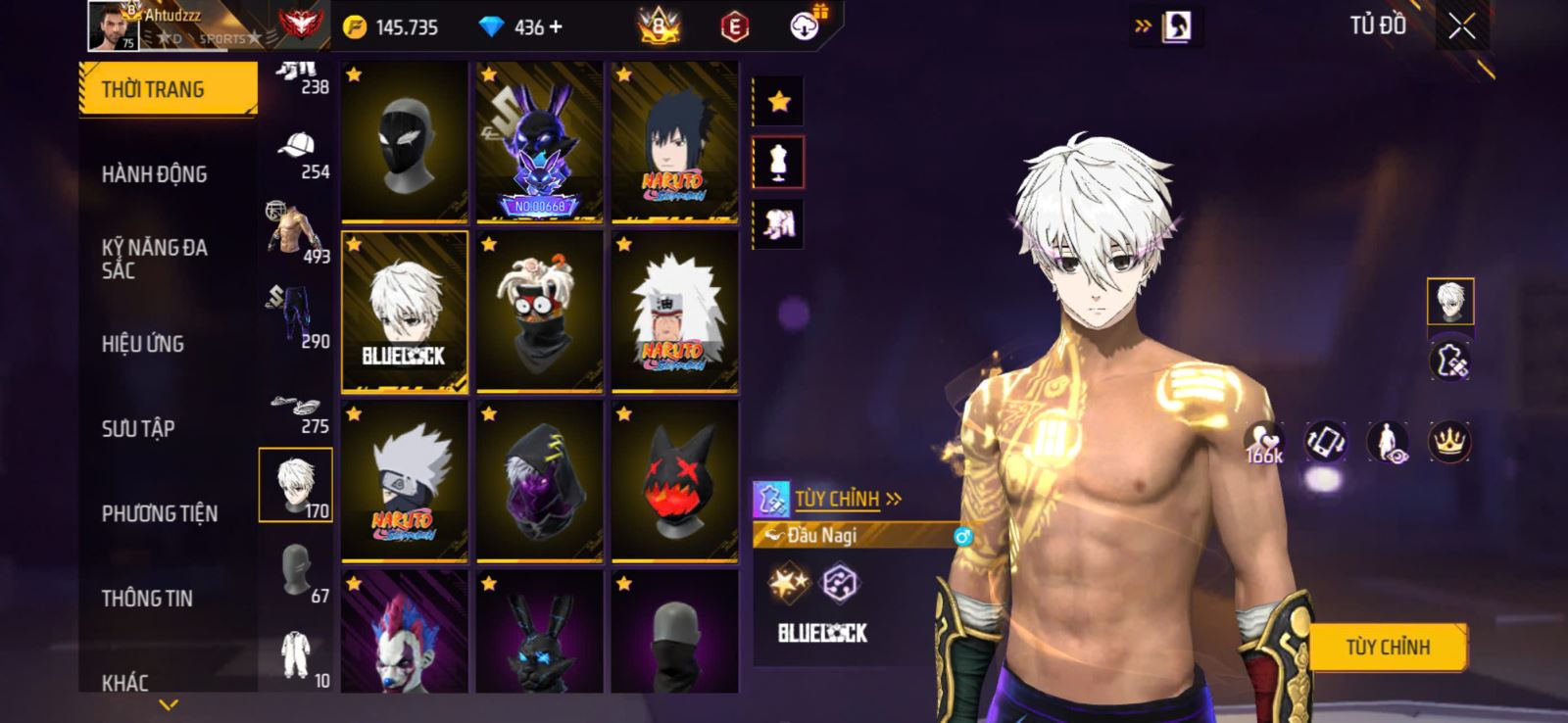This screenshot has height=723, width=1568.
Task: Select the Kakashi silver hair head item
Action: [404, 481]
